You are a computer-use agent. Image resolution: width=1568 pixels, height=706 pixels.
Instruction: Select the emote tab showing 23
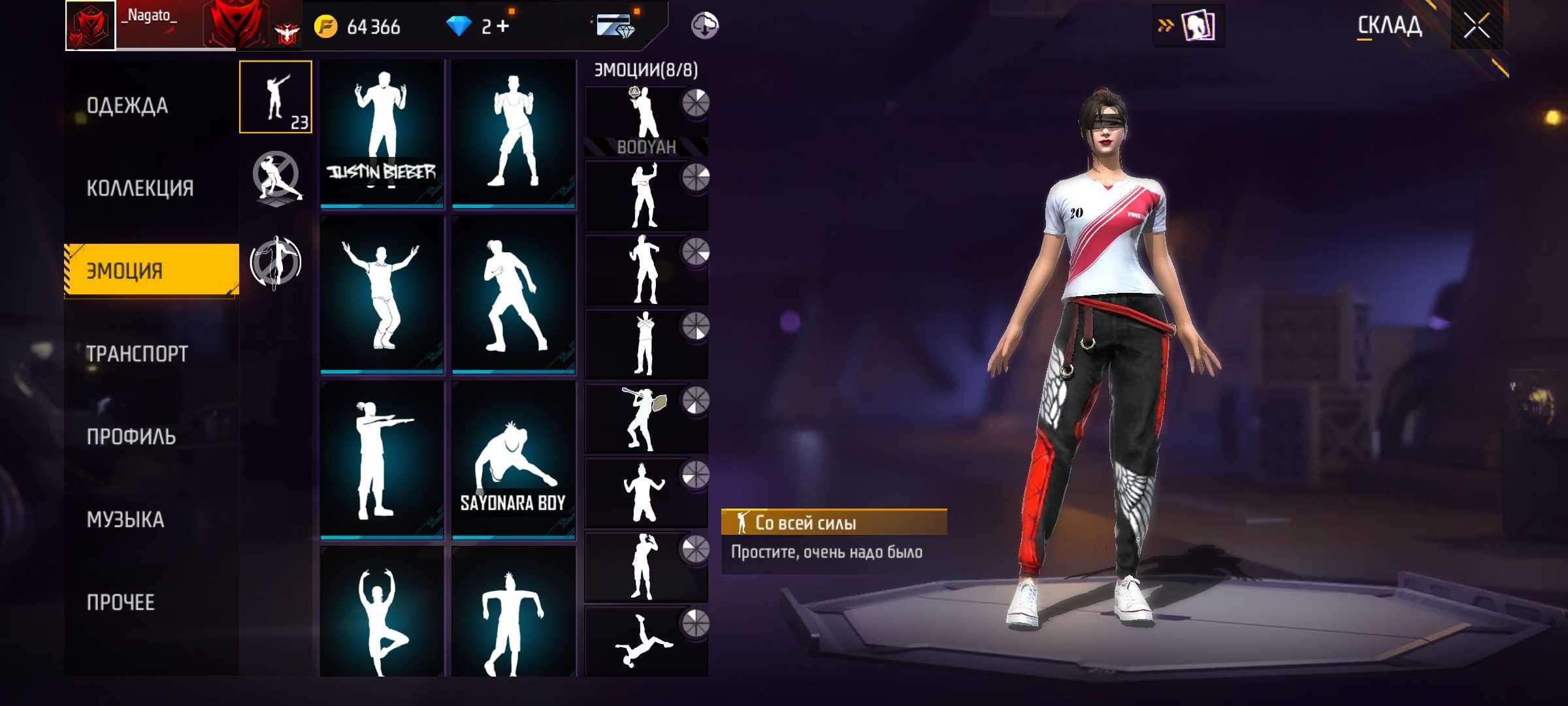[x=276, y=97]
